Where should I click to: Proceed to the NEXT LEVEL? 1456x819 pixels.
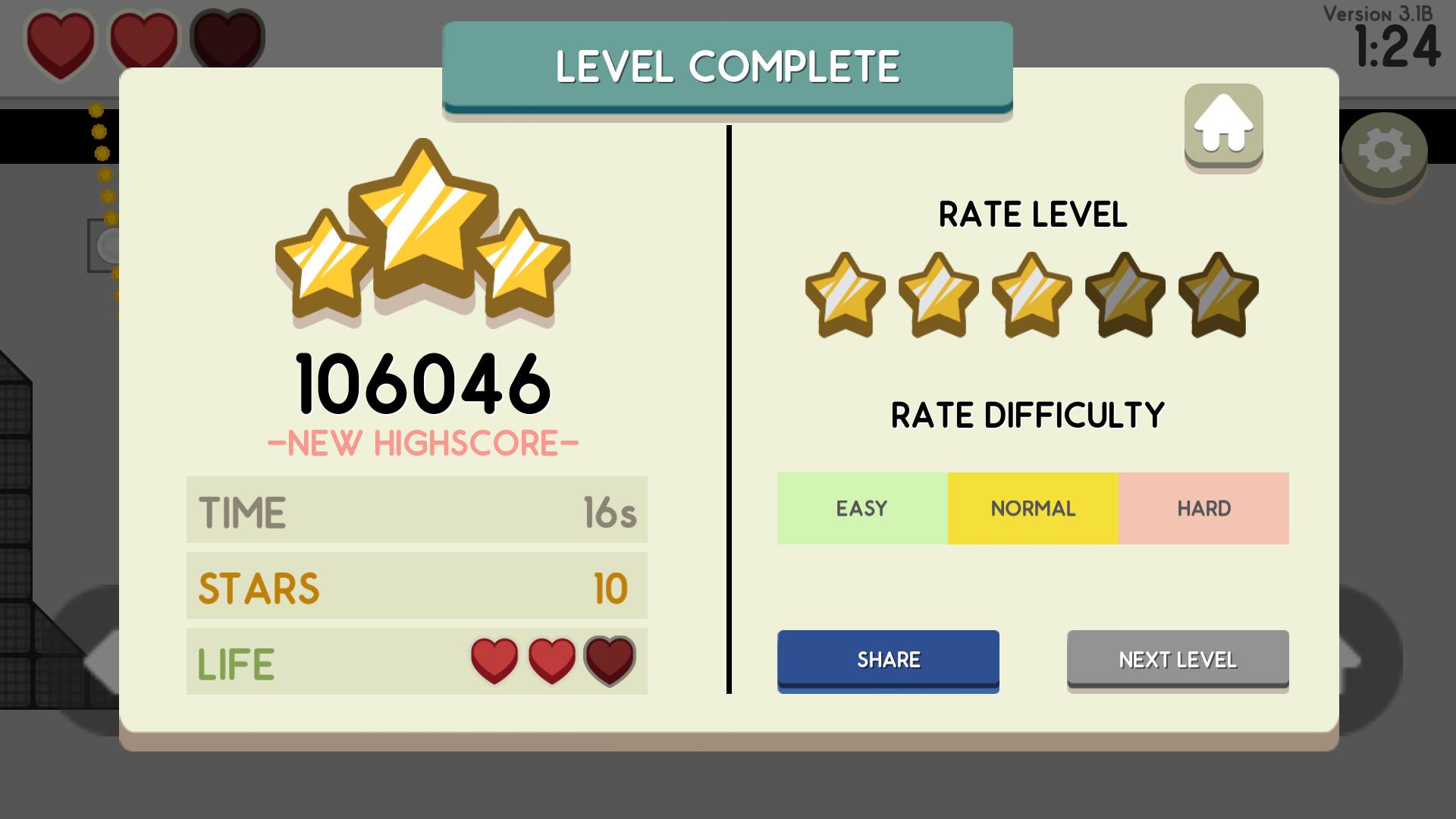(1177, 659)
